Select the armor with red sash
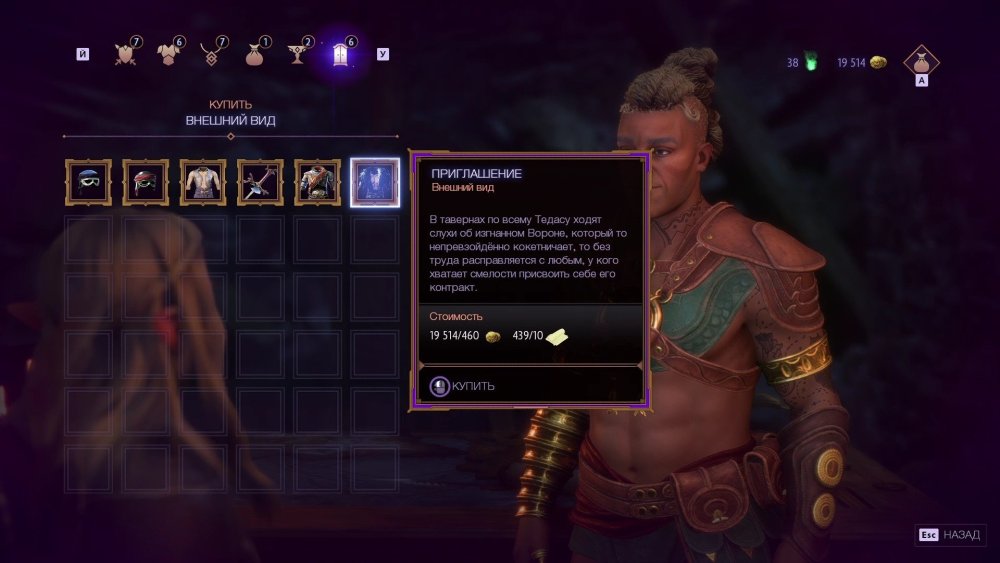 point(317,181)
